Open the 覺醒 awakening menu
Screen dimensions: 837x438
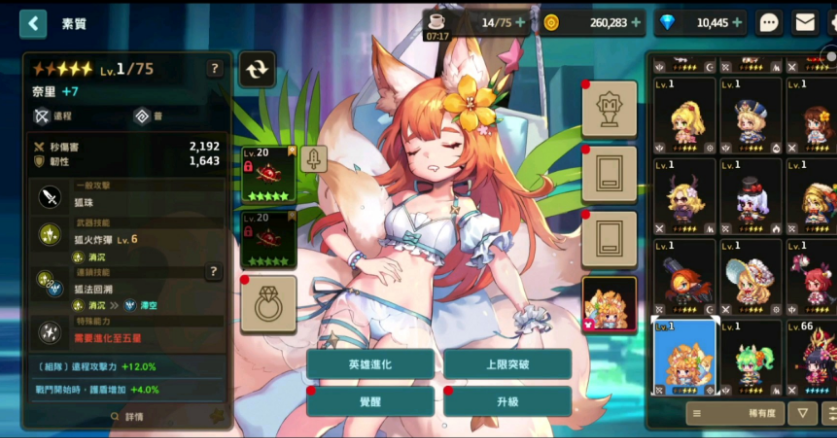(370, 401)
